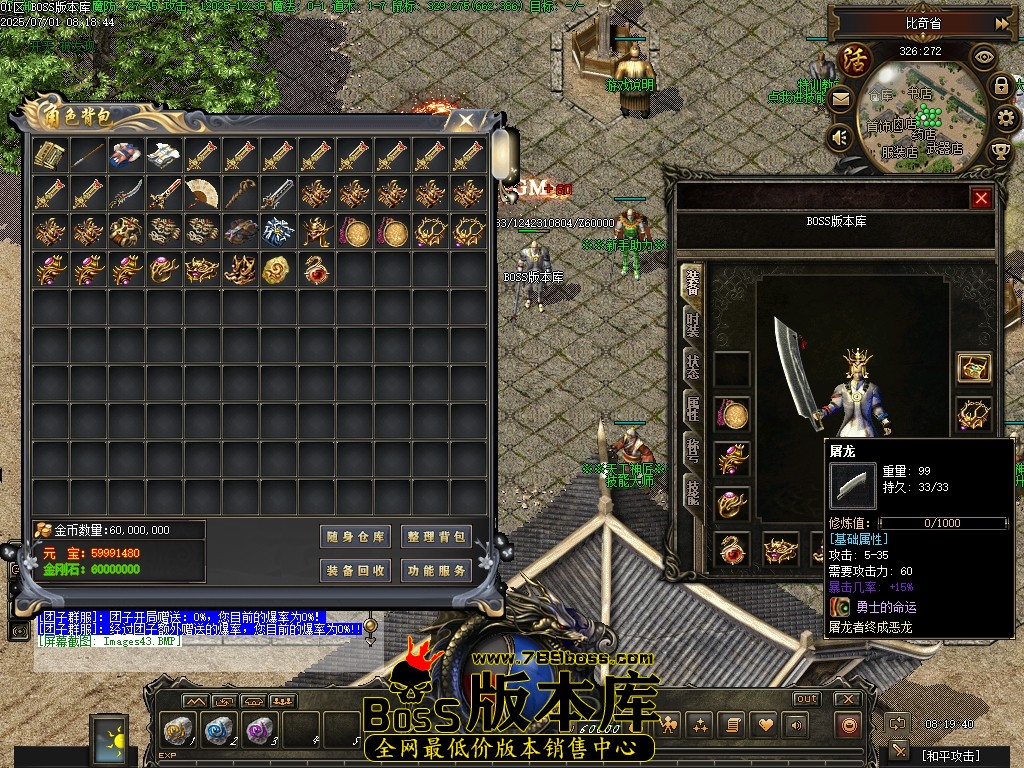Image resolution: width=1024 pixels, height=768 pixels.
Task: Open the 属性 attributes tab
Action: click(x=692, y=408)
